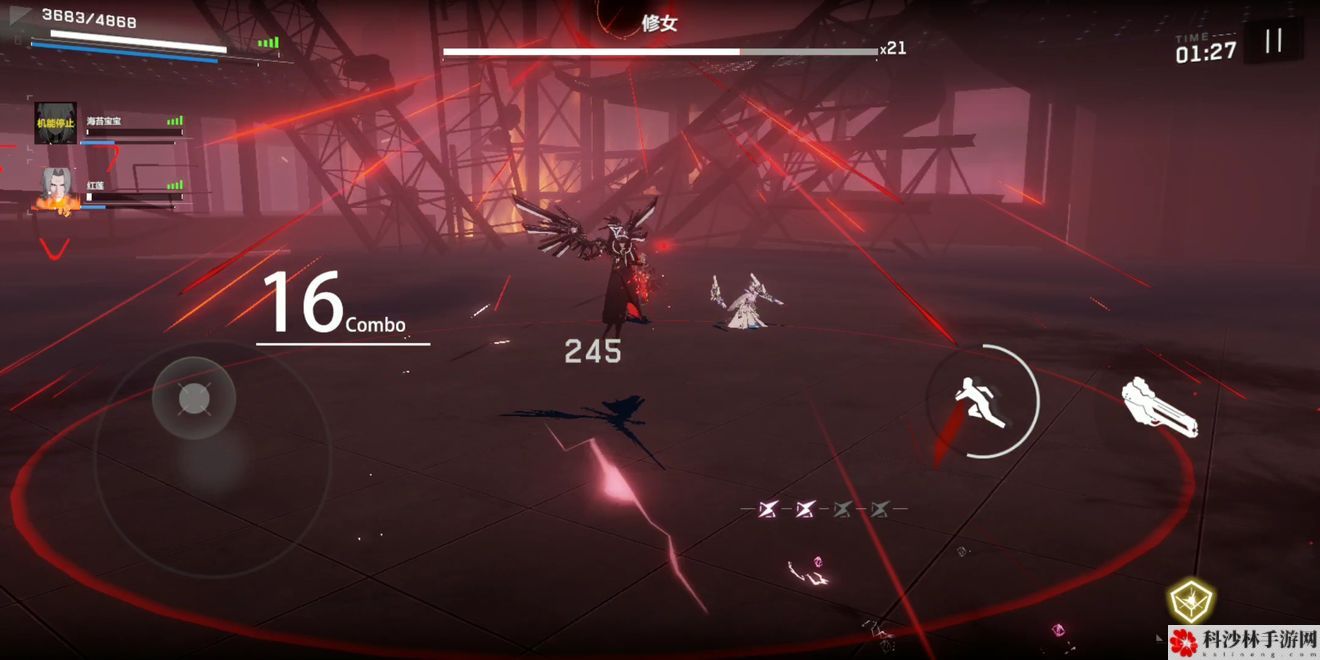Select teammate 海苔宝宝 portrait
1320x660 pixels.
click(55, 123)
